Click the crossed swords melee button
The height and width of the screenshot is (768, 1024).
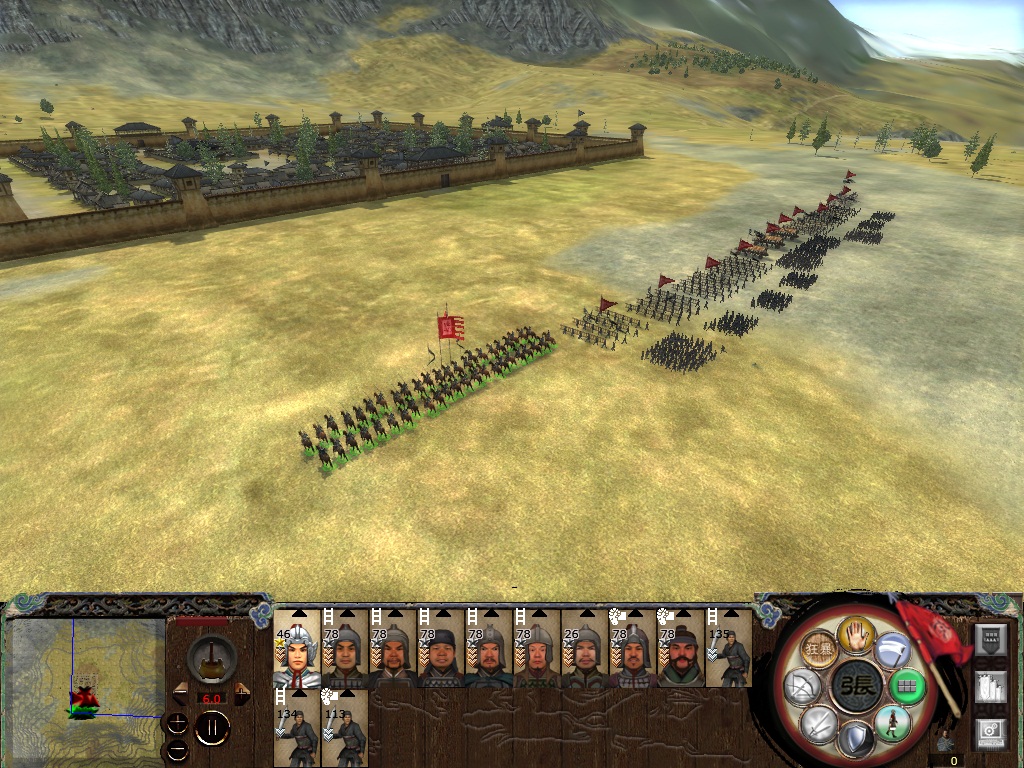click(x=820, y=723)
